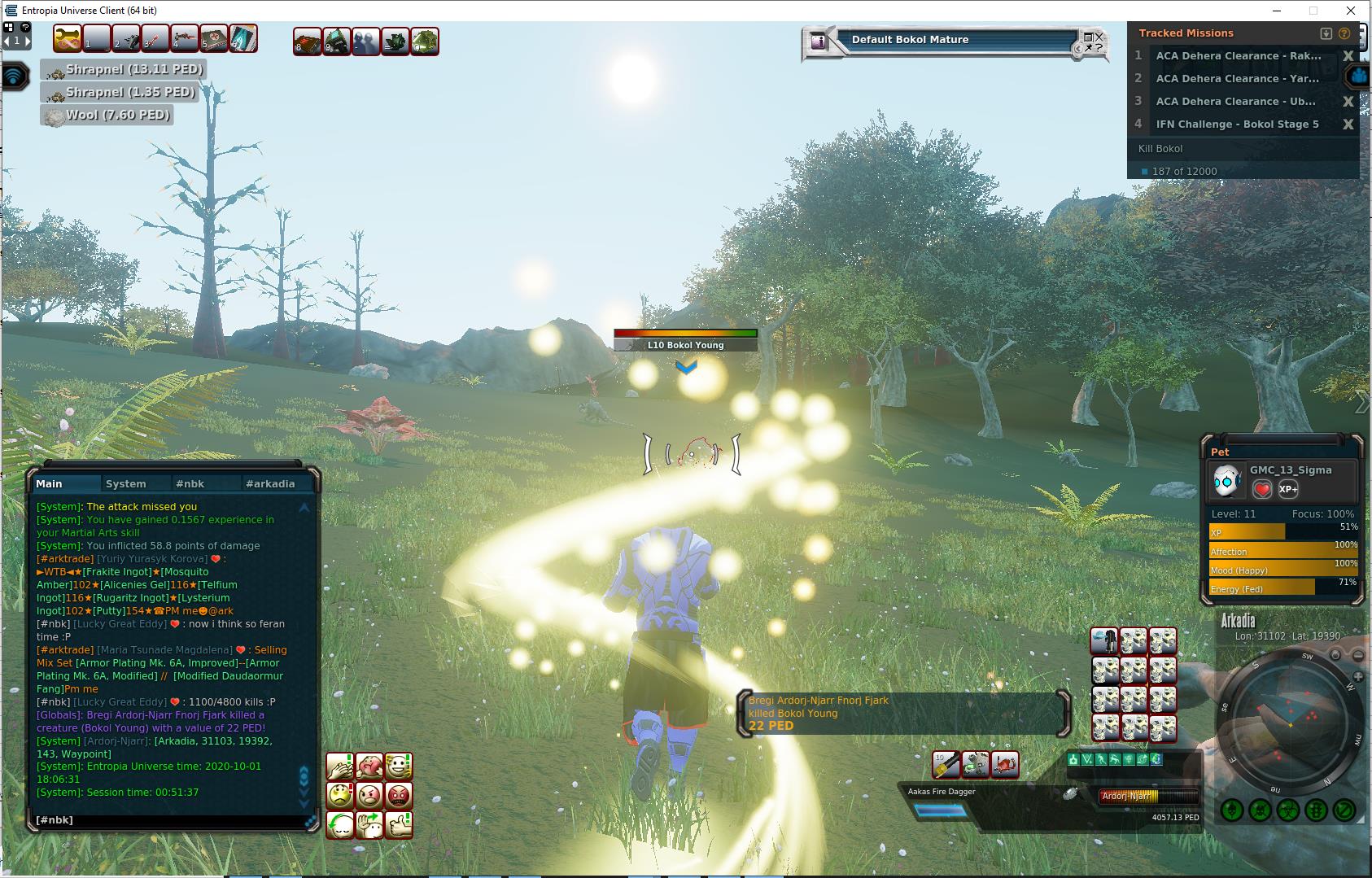Screen dimensions: 1372x878
Task: Close the Entropia Universe window
Action: click(1351, 11)
